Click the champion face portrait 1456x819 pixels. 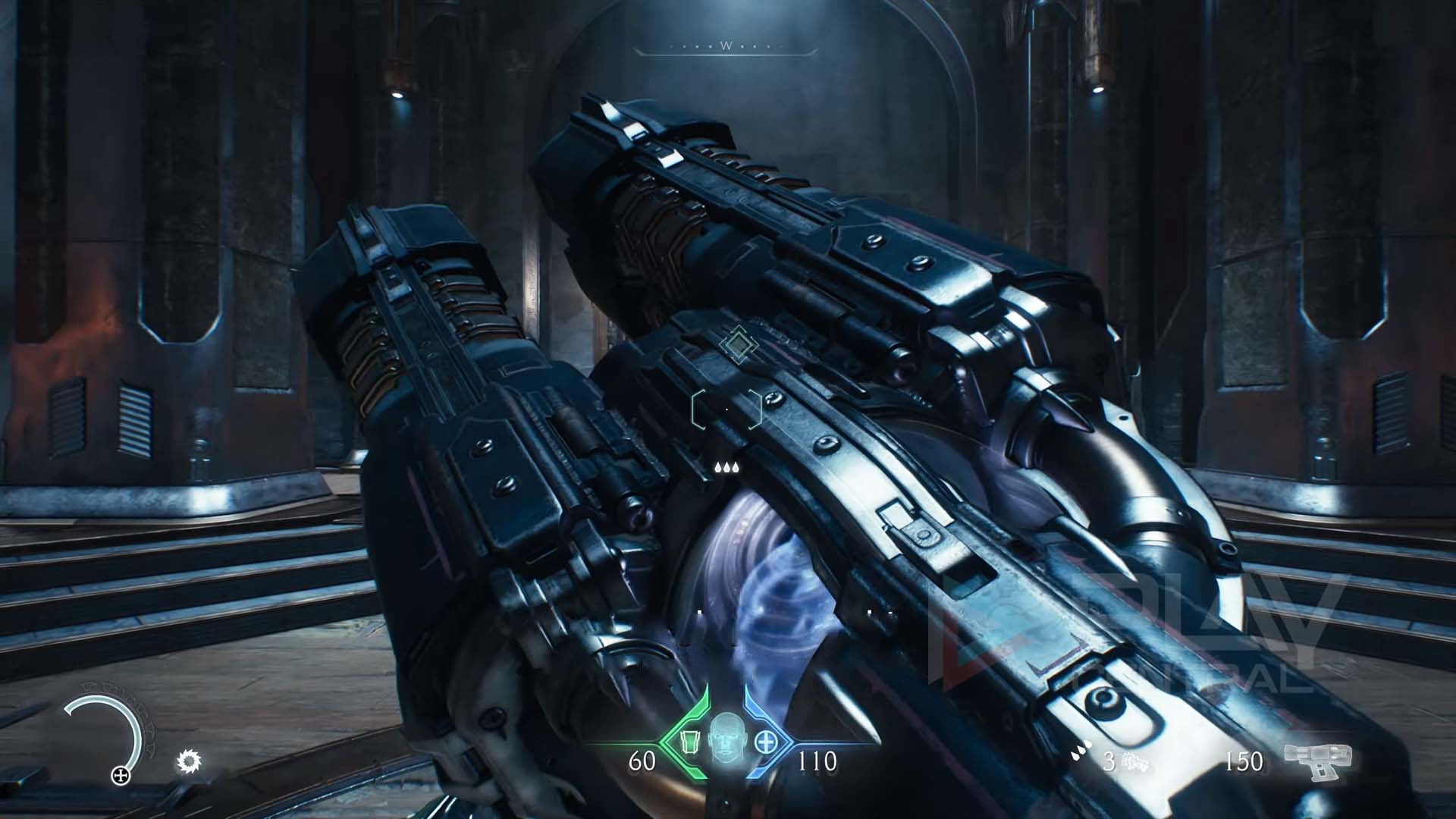click(x=726, y=739)
